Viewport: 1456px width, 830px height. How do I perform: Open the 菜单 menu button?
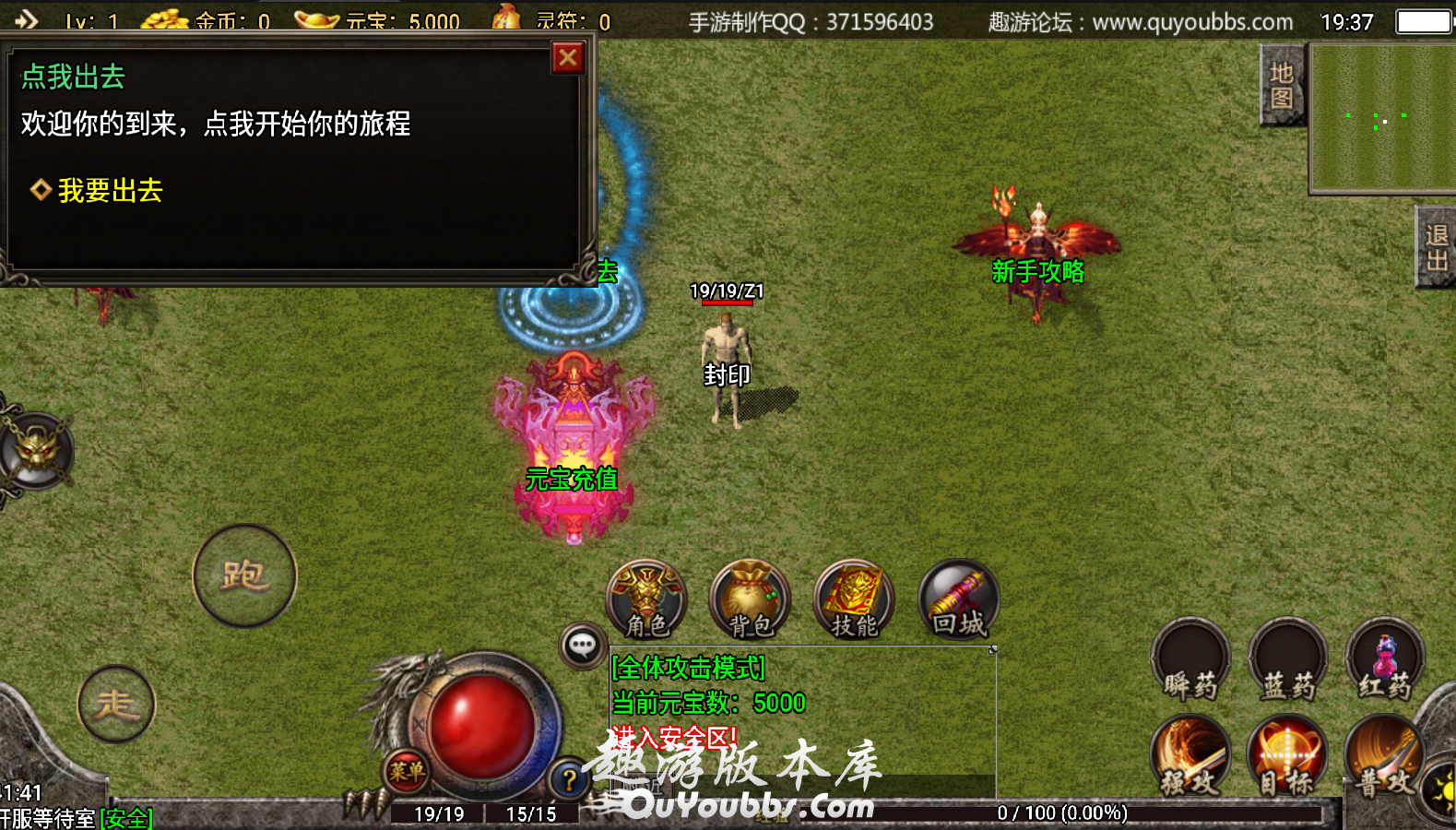tap(406, 771)
